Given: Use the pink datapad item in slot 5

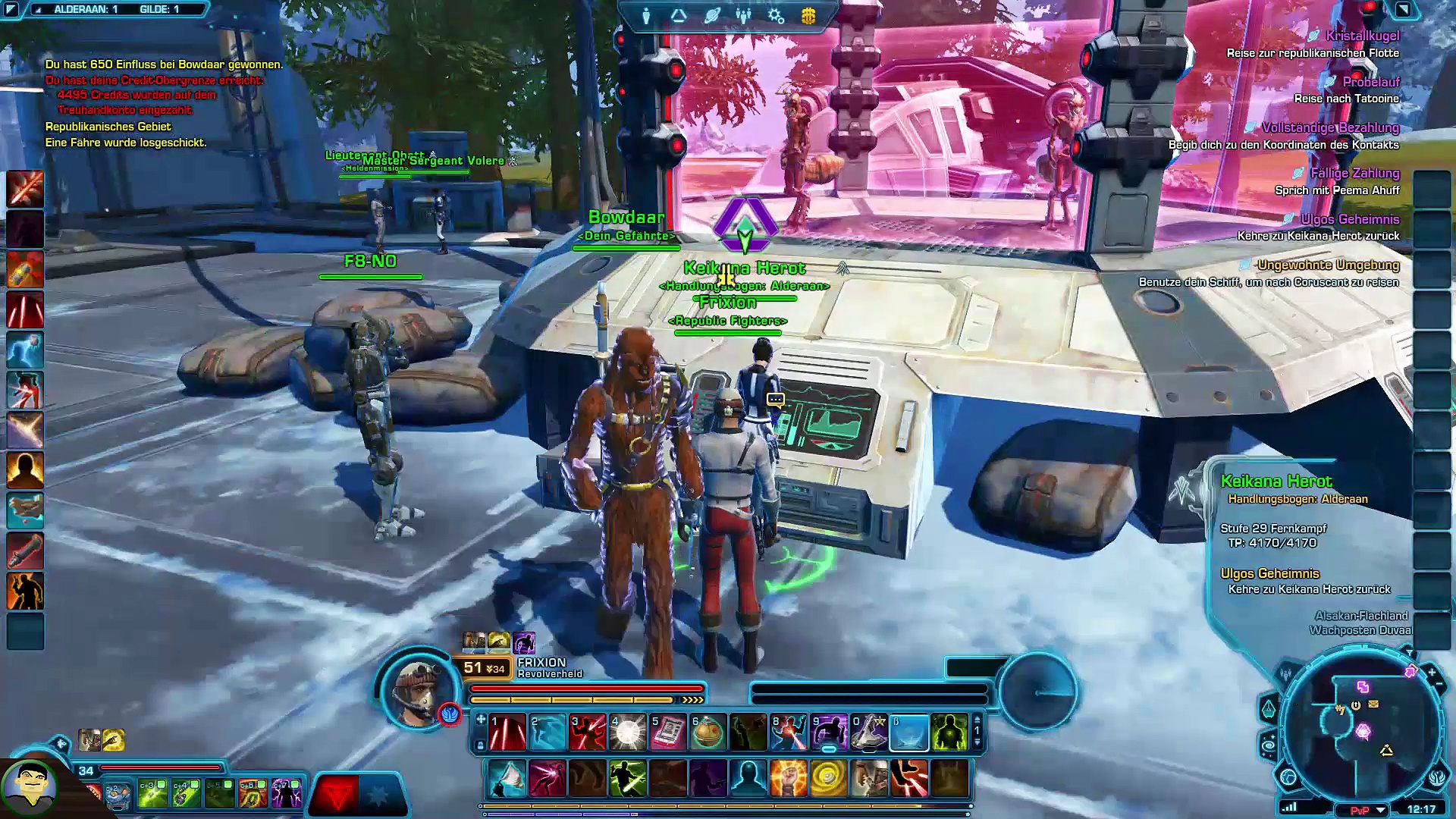Looking at the screenshot, I should [x=668, y=733].
